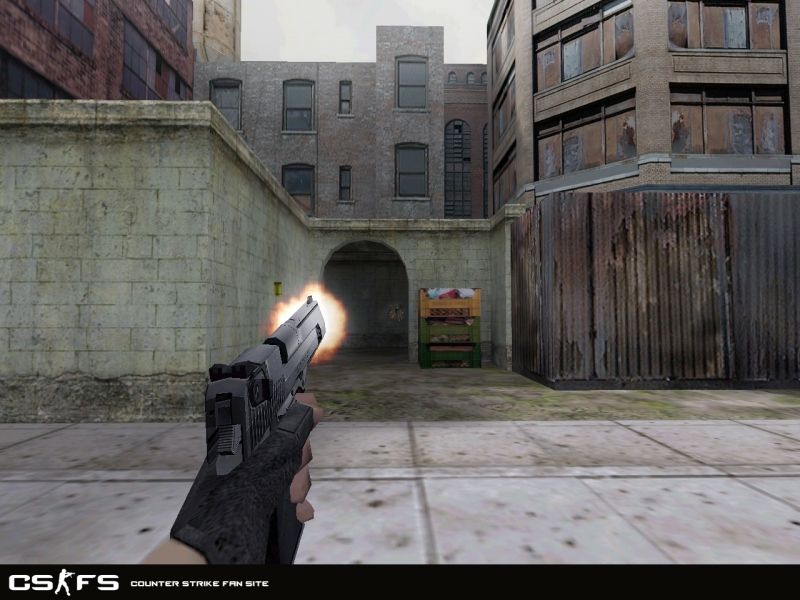Click the CSFS fan site logo

point(64,582)
